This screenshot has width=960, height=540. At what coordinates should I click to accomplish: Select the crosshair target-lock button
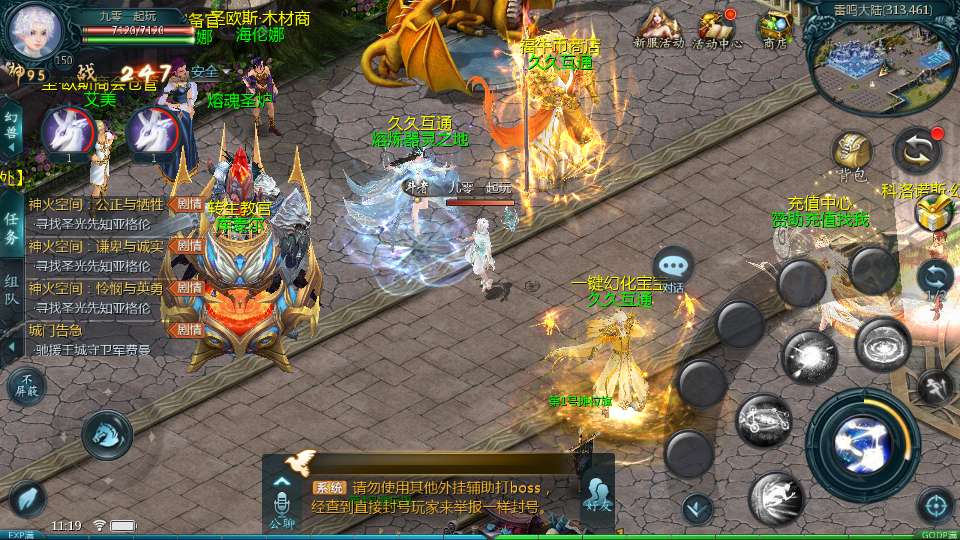coord(935,505)
